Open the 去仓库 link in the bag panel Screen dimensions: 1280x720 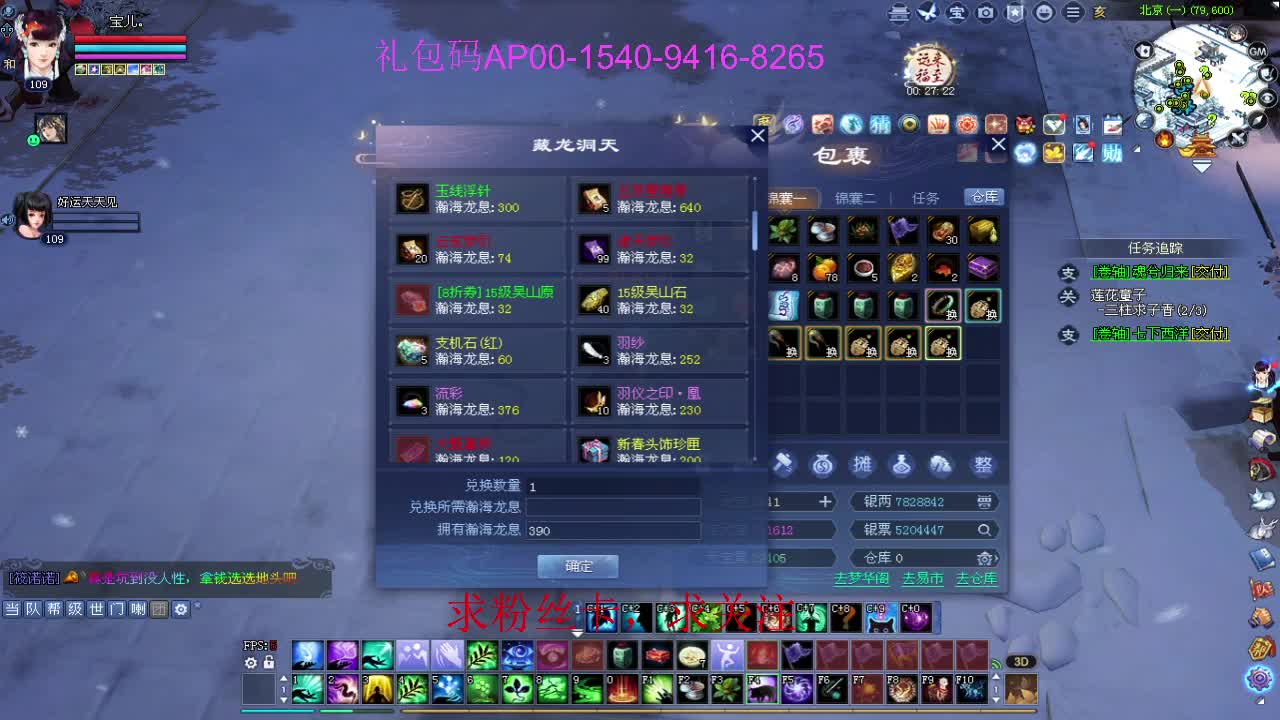975,579
